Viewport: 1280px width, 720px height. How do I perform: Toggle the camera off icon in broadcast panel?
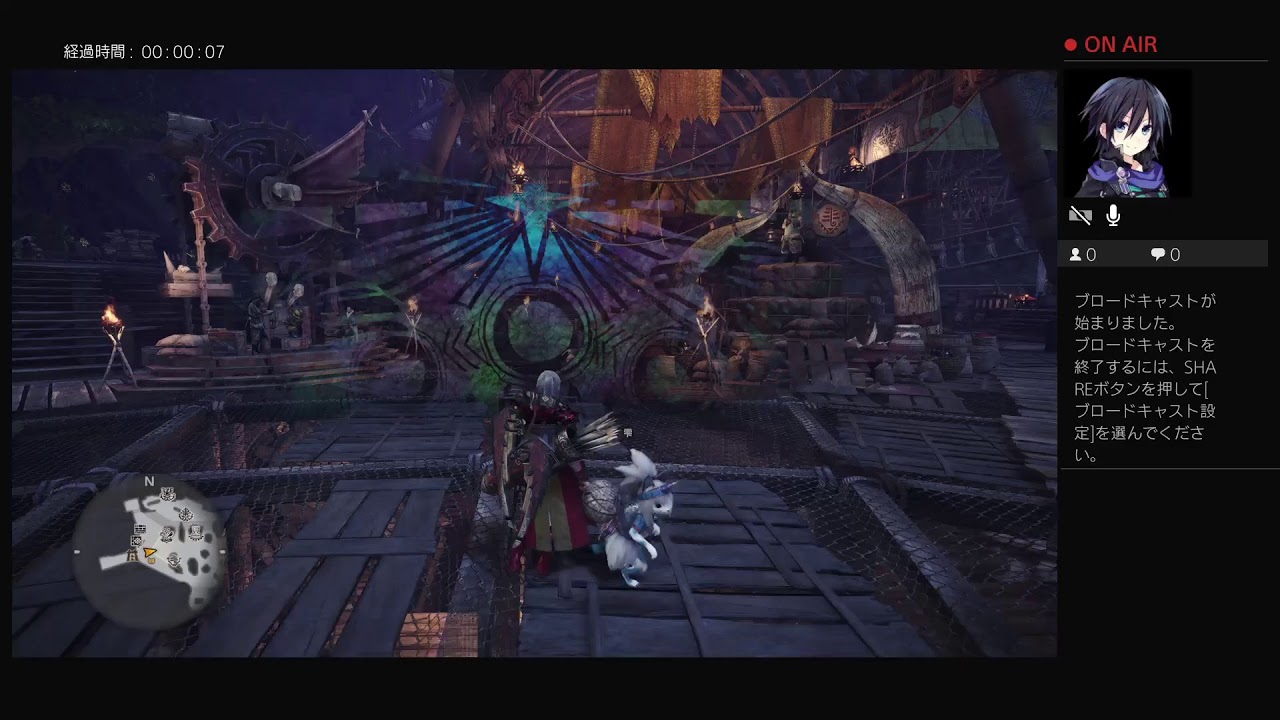(1080, 215)
